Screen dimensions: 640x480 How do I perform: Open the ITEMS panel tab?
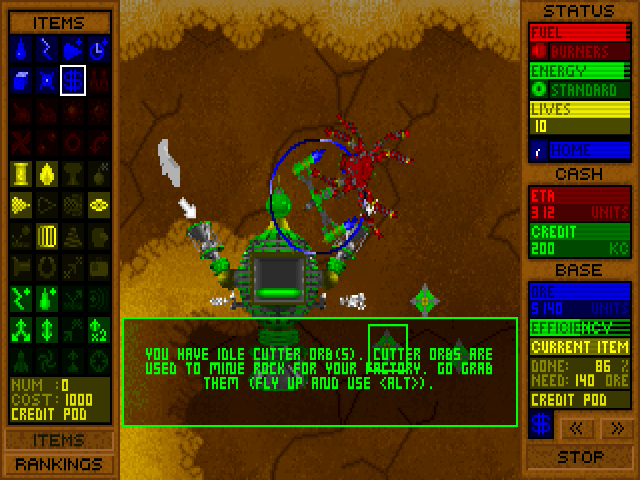[x=58, y=440]
